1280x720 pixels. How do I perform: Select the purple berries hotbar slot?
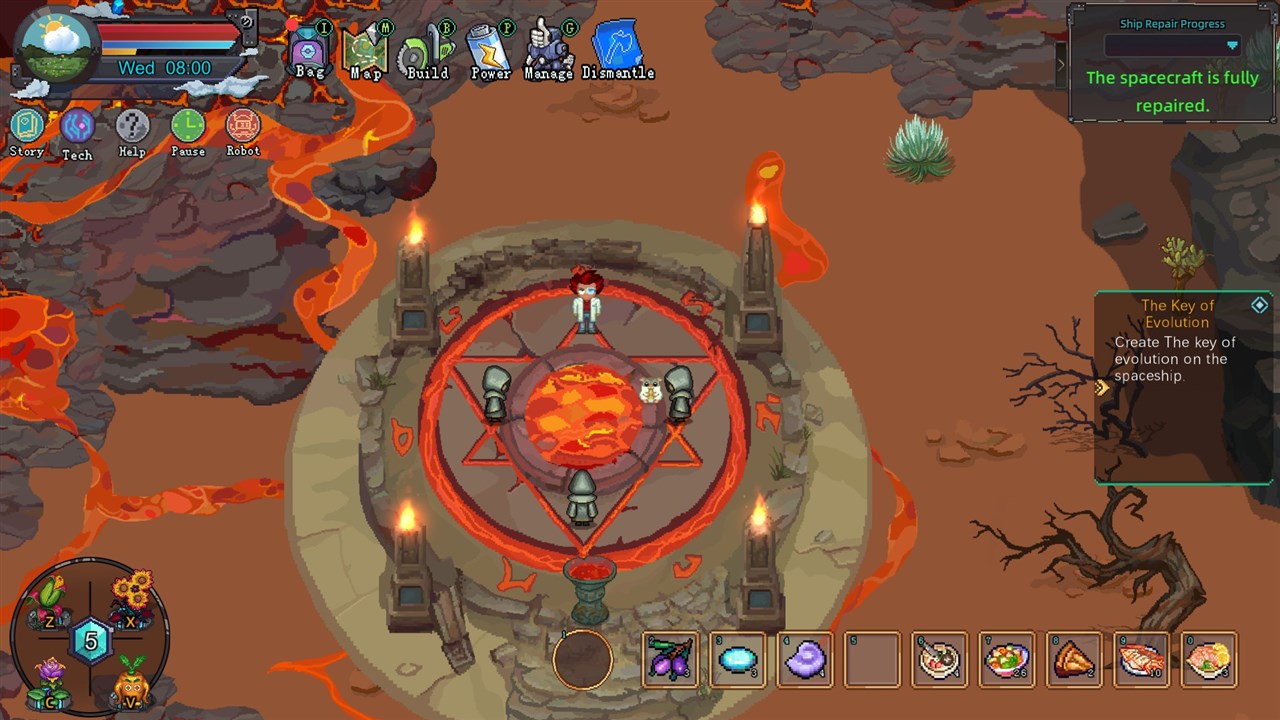point(670,660)
